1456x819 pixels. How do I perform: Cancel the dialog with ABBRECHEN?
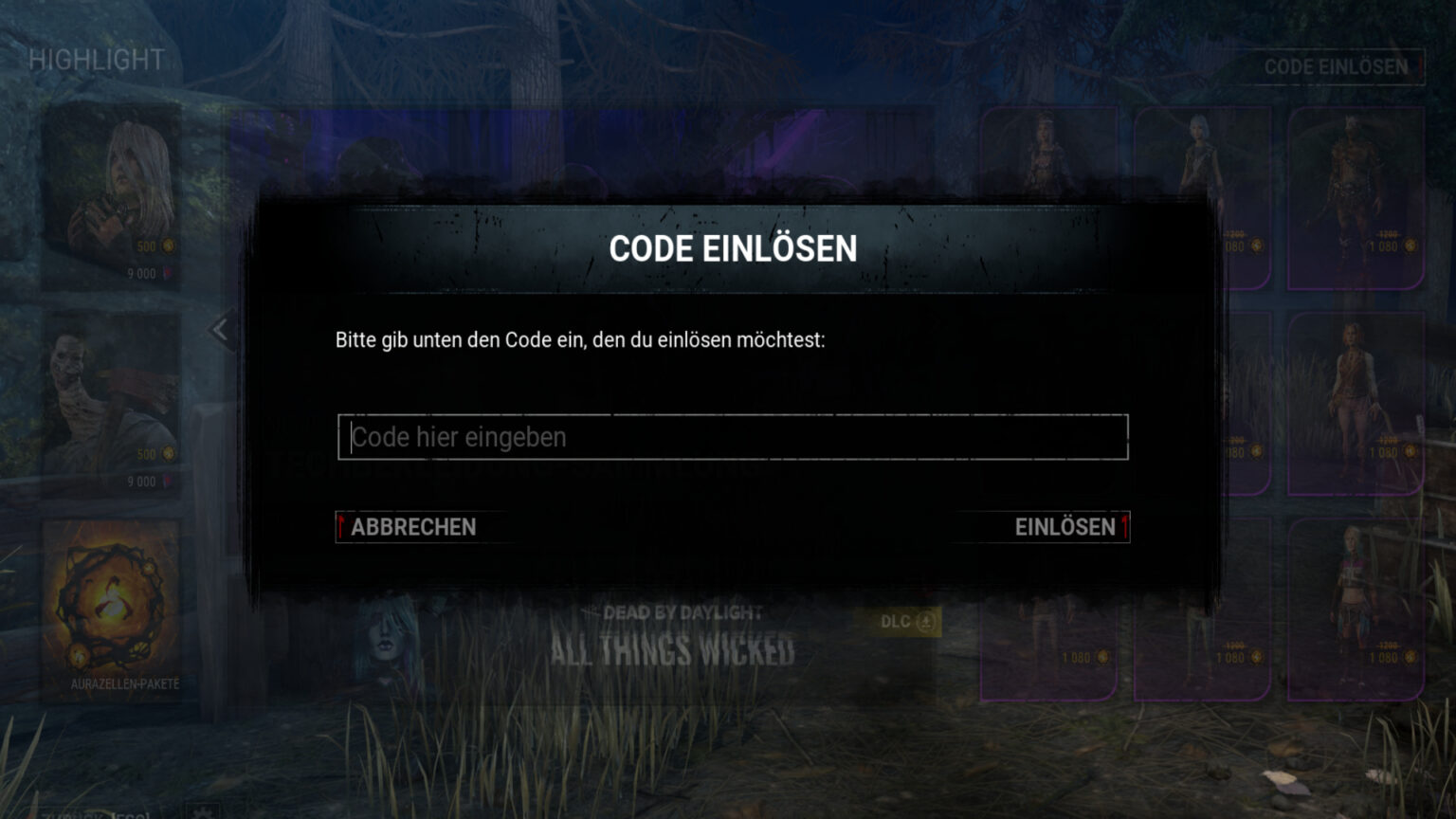click(x=413, y=527)
